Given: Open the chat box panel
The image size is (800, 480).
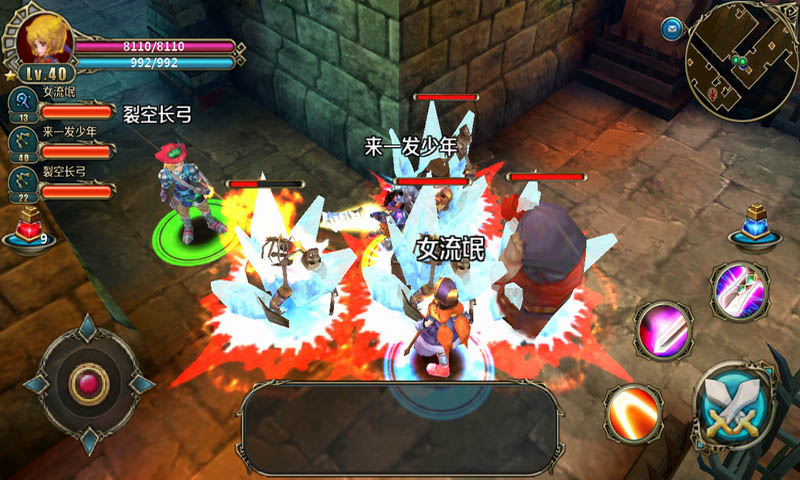Looking at the screenshot, I should (400, 427).
